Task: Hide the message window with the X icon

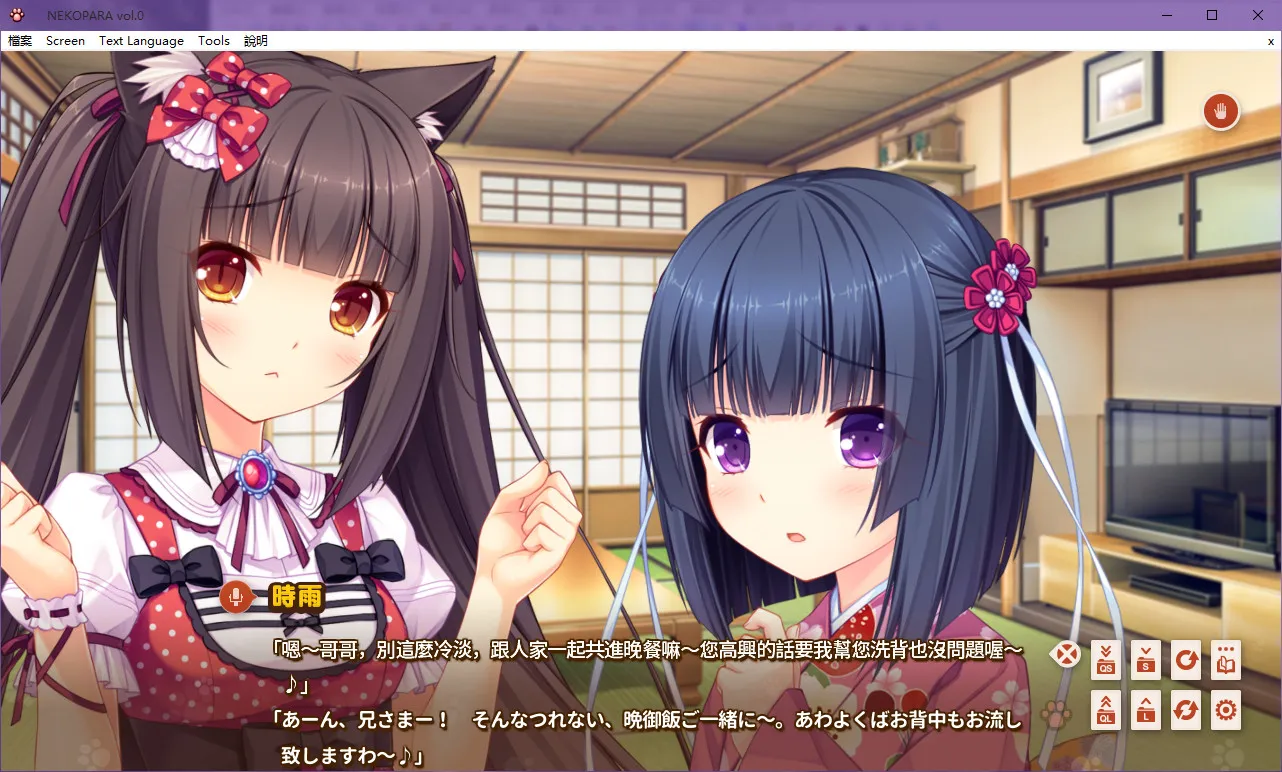Action: (1066, 653)
